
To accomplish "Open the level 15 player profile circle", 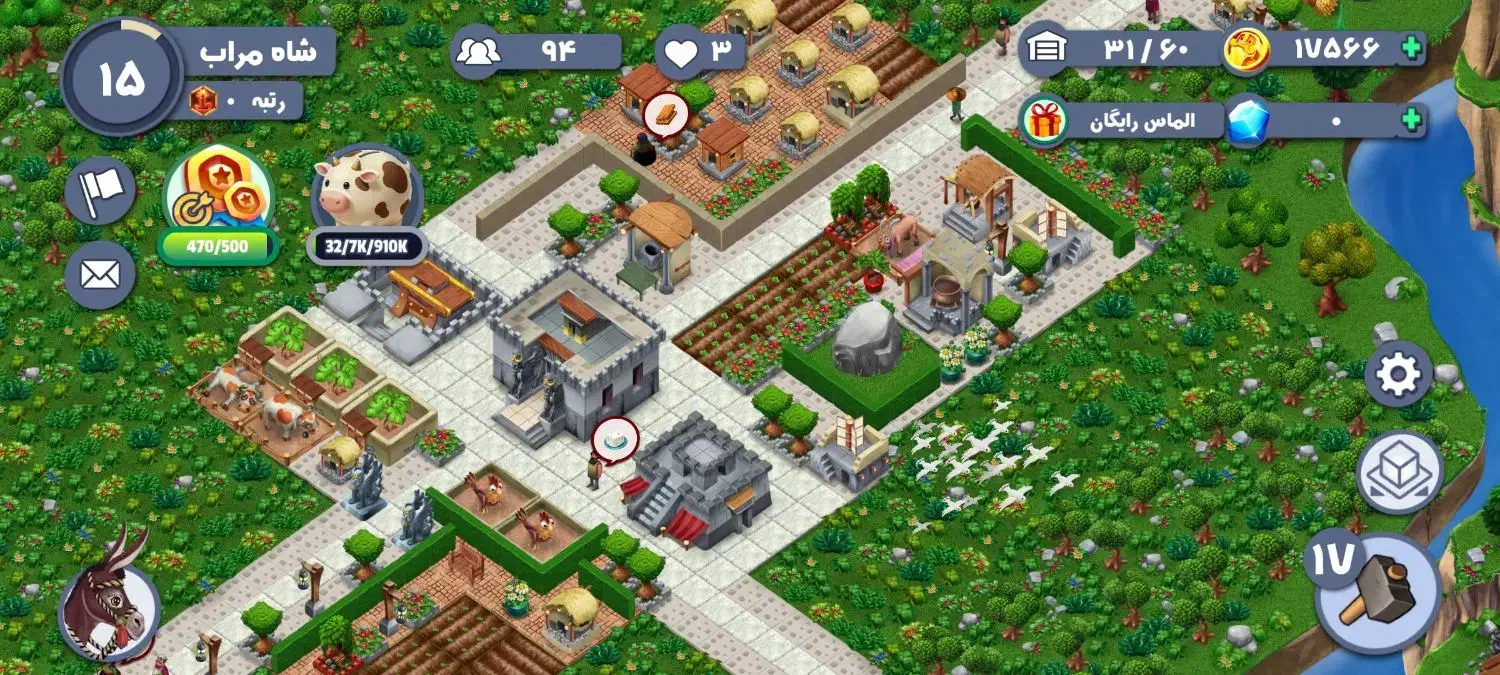I will pos(122,79).
